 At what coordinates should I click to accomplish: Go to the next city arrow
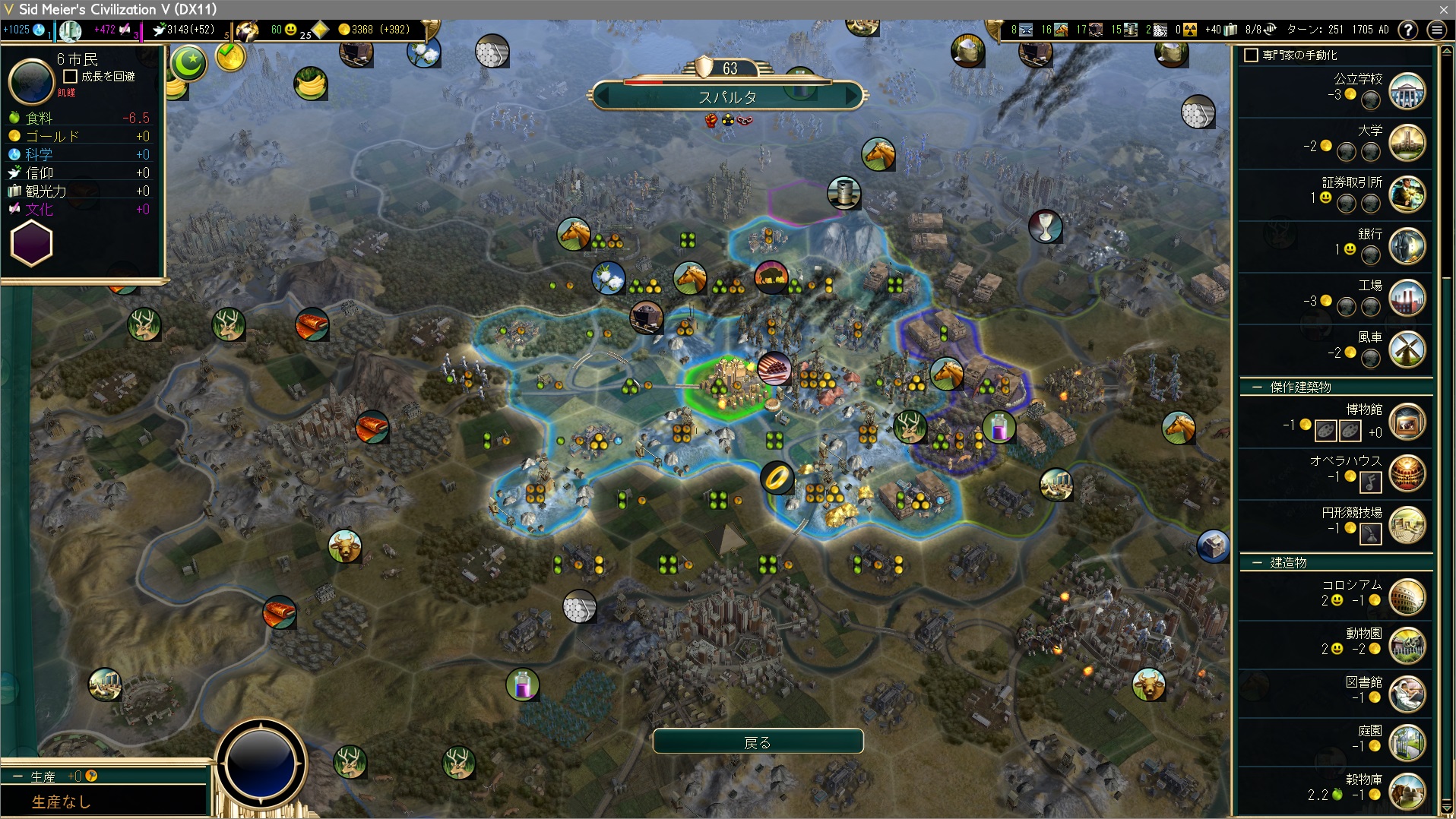point(853,97)
